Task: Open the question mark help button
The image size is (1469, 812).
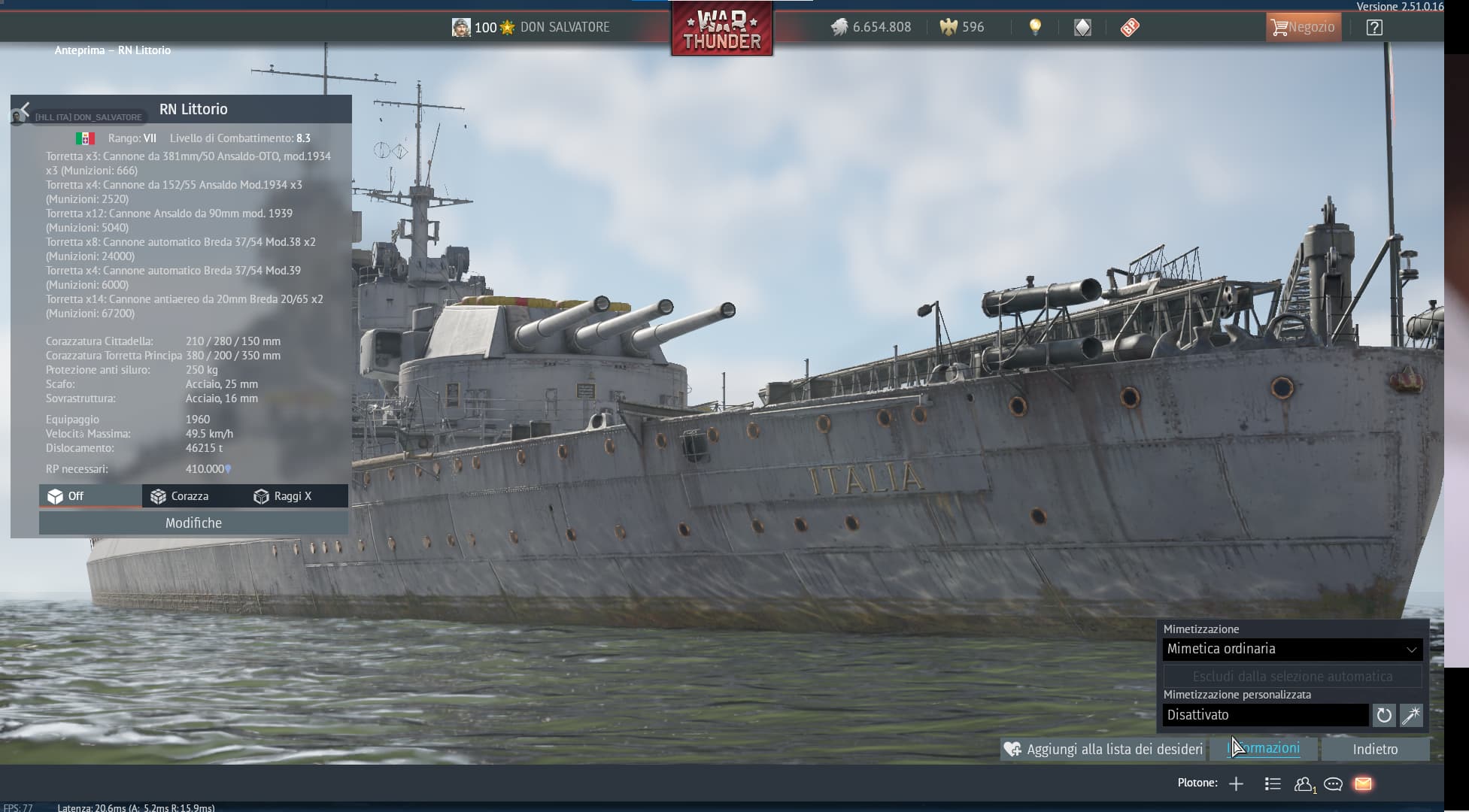Action: (1374, 28)
